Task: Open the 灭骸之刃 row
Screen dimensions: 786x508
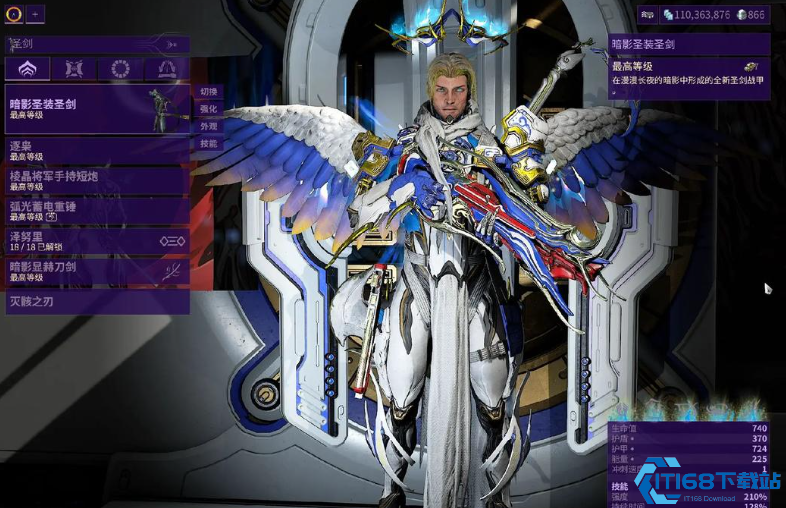Action: [x=97, y=301]
